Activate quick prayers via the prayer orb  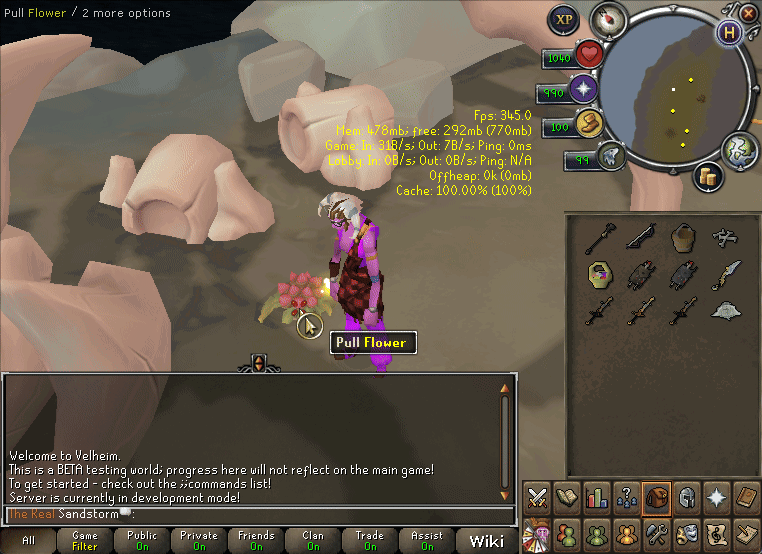583,90
